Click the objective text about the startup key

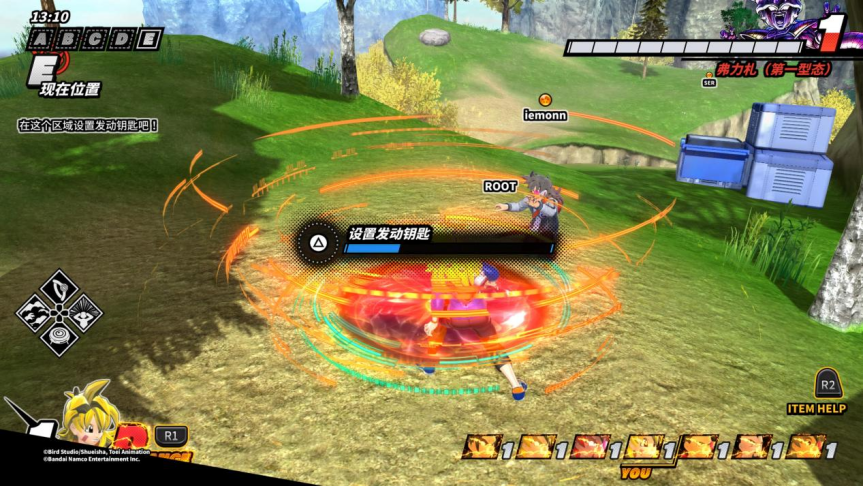click(88, 126)
